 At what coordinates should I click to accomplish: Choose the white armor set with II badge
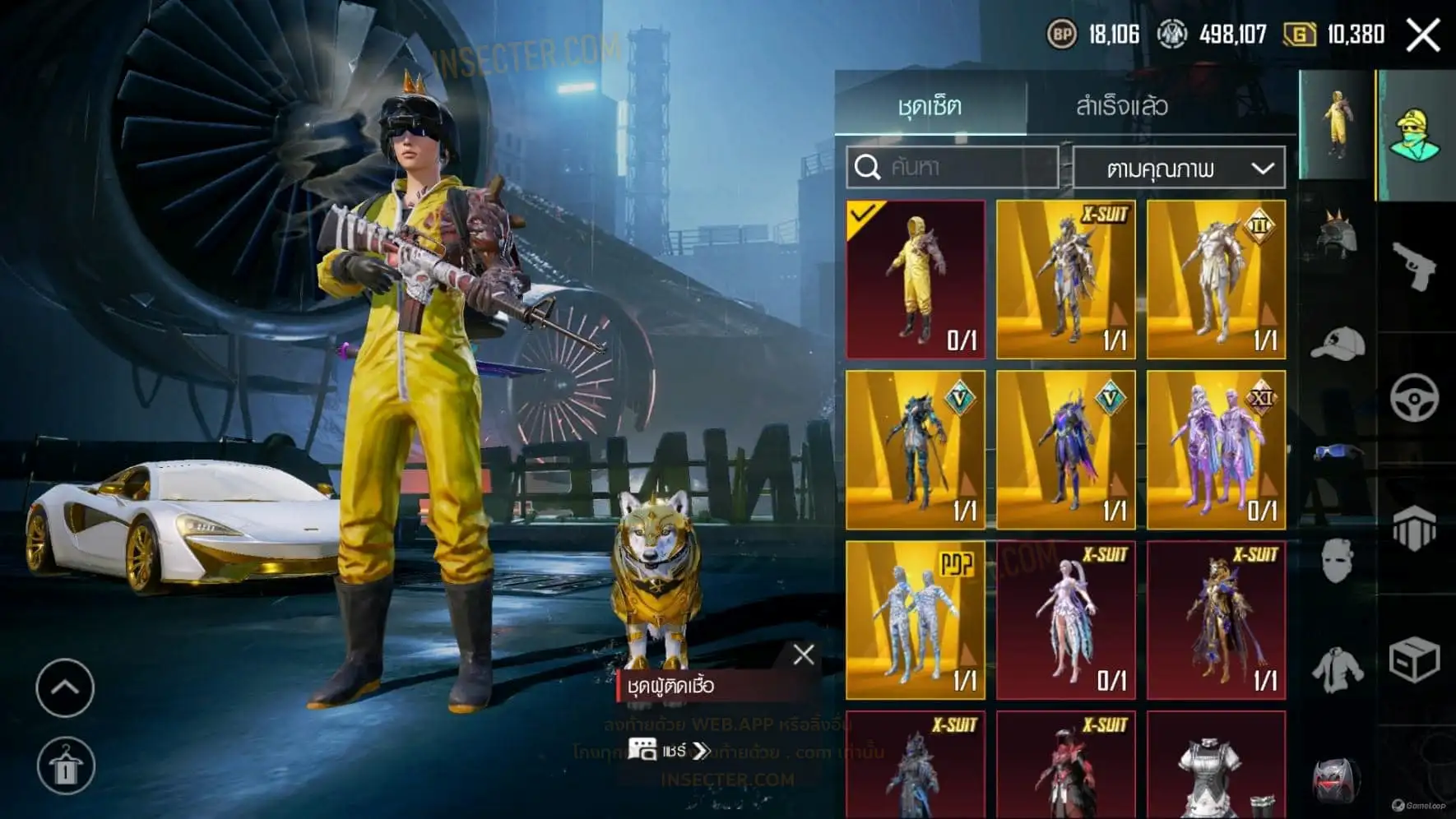[1216, 280]
